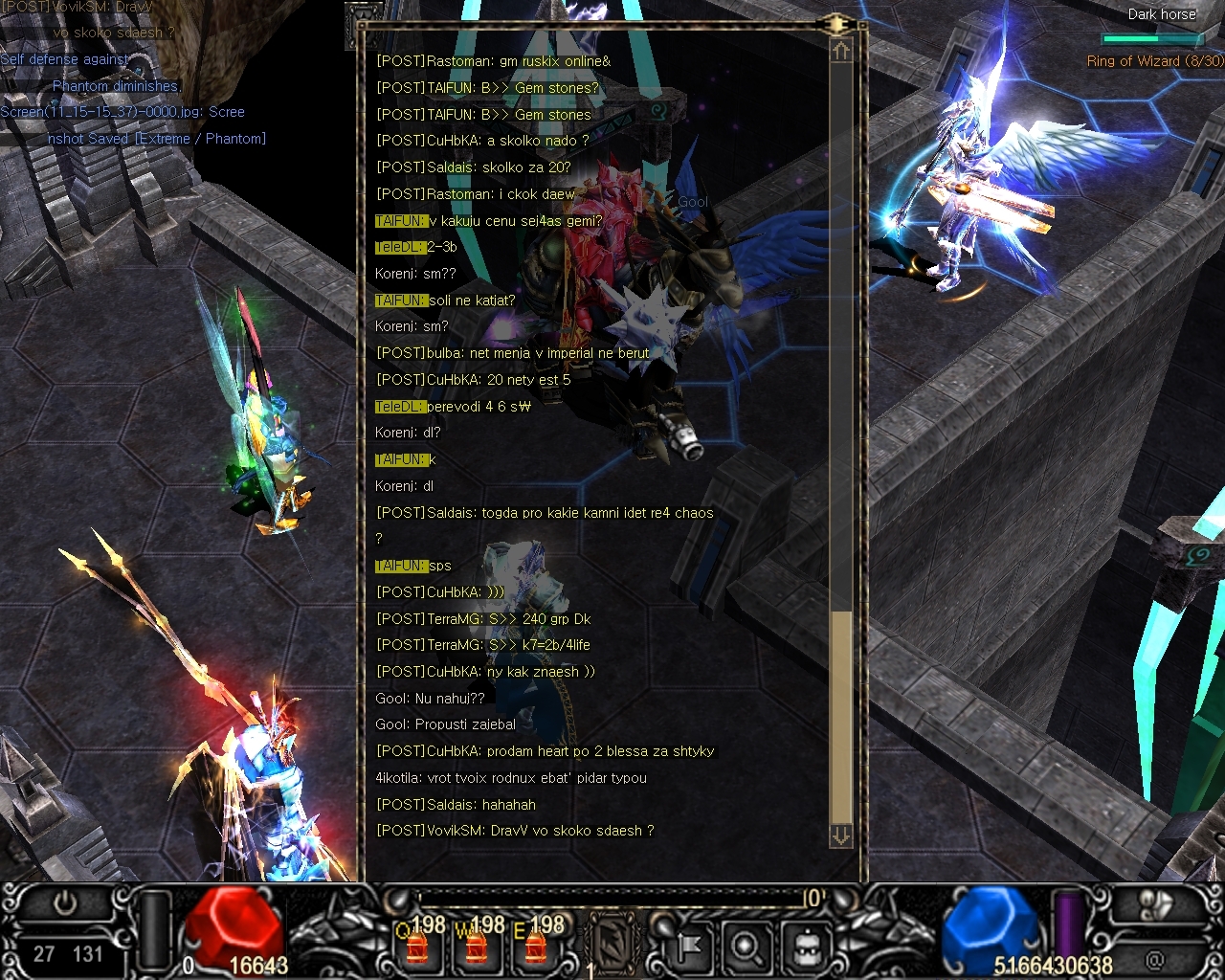Click the ornate corner button left of the chat window
The image size is (1225, 980).
pyautogui.click(x=362, y=23)
